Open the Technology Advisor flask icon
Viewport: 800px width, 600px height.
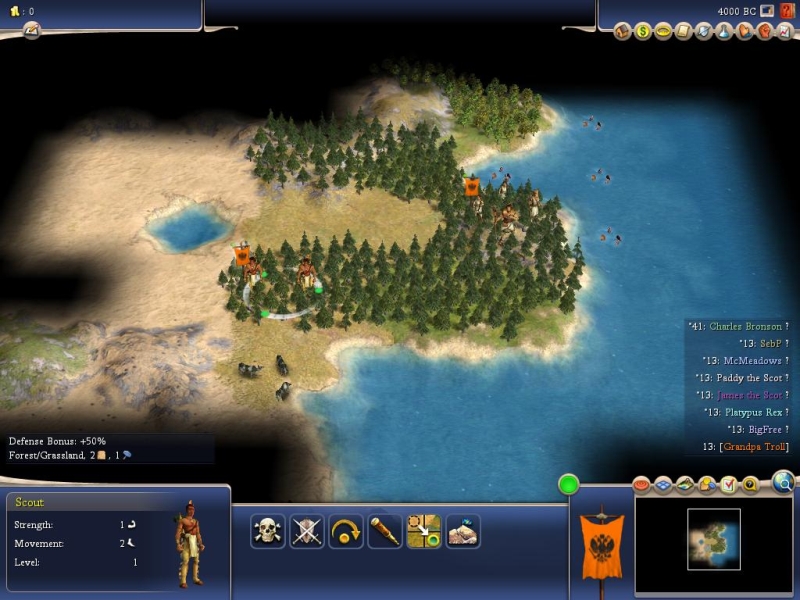click(723, 31)
